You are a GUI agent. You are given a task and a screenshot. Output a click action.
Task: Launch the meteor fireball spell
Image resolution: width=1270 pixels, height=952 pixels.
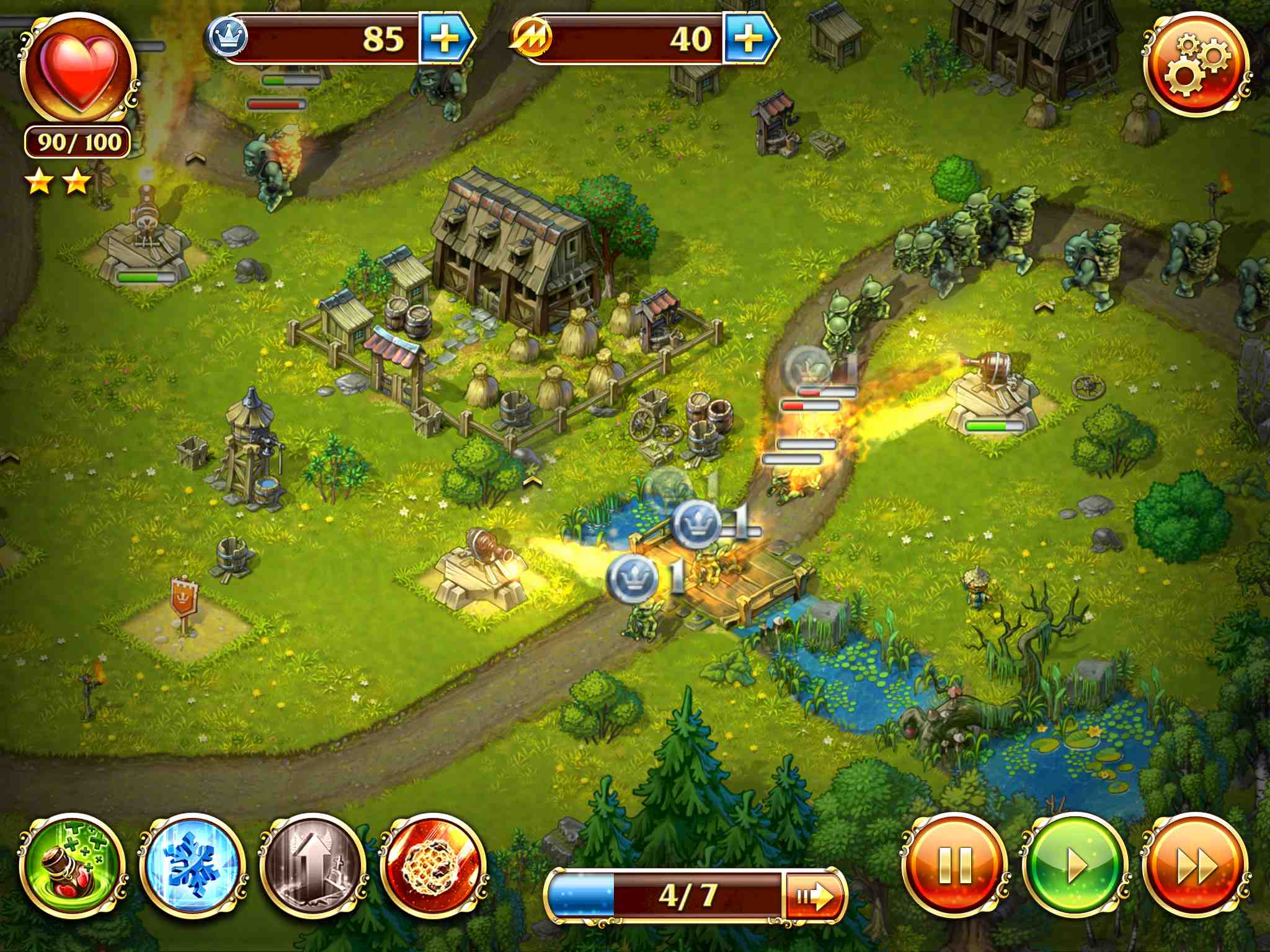433,865
